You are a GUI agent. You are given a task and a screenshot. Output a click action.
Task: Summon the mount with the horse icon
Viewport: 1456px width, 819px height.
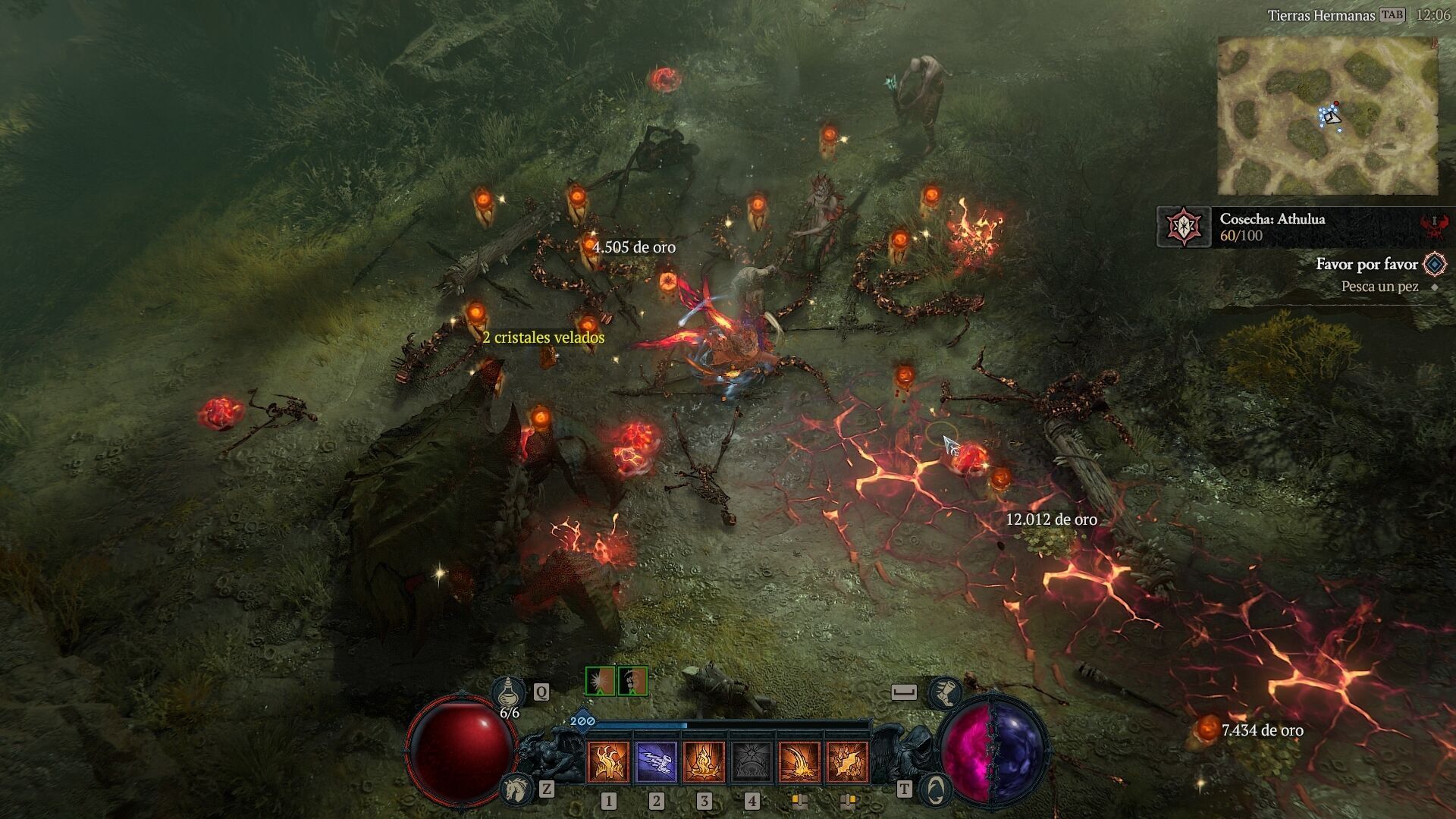(x=517, y=789)
